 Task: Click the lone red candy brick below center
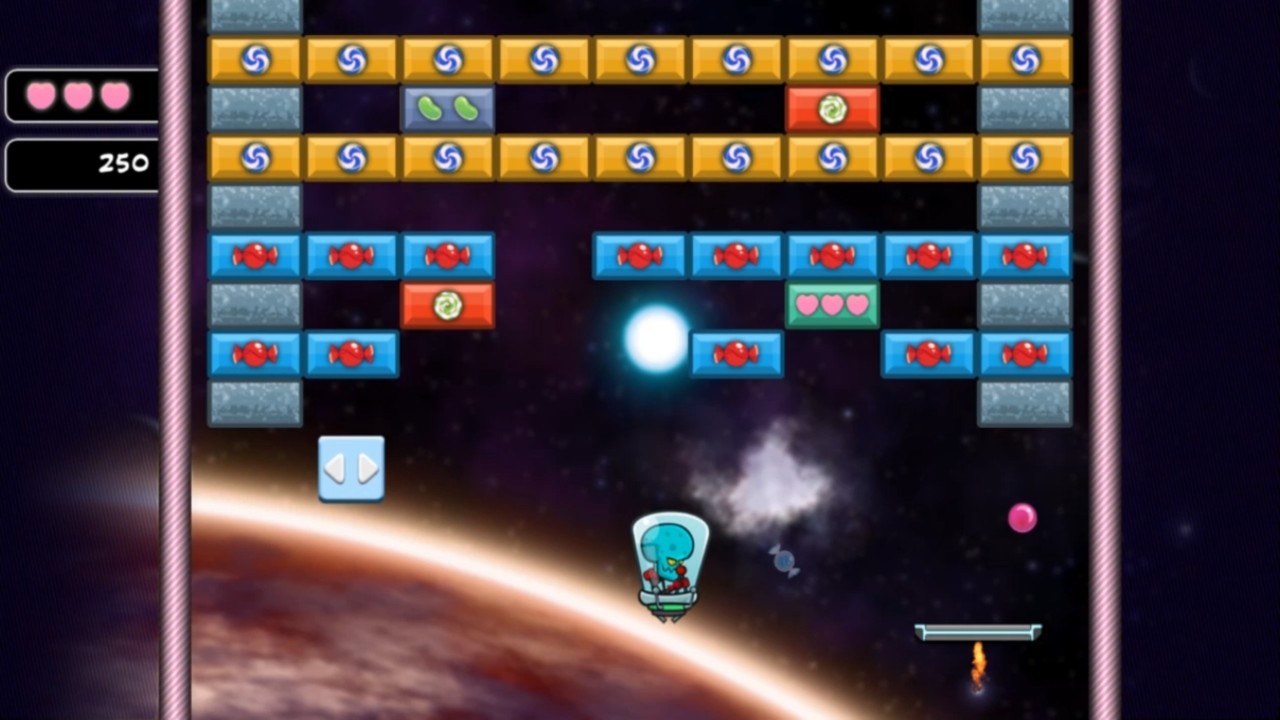click(x=737, y=354)
